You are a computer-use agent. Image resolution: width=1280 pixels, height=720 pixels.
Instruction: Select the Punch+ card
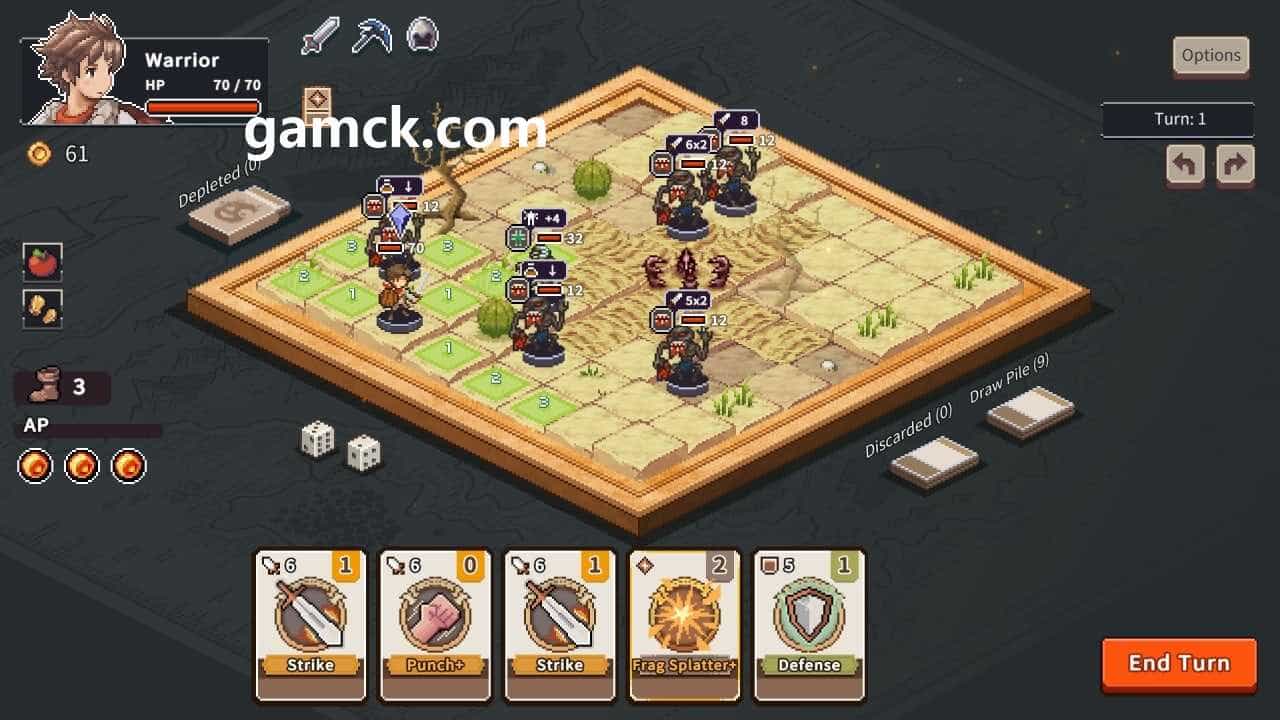[x=435, y=624]
